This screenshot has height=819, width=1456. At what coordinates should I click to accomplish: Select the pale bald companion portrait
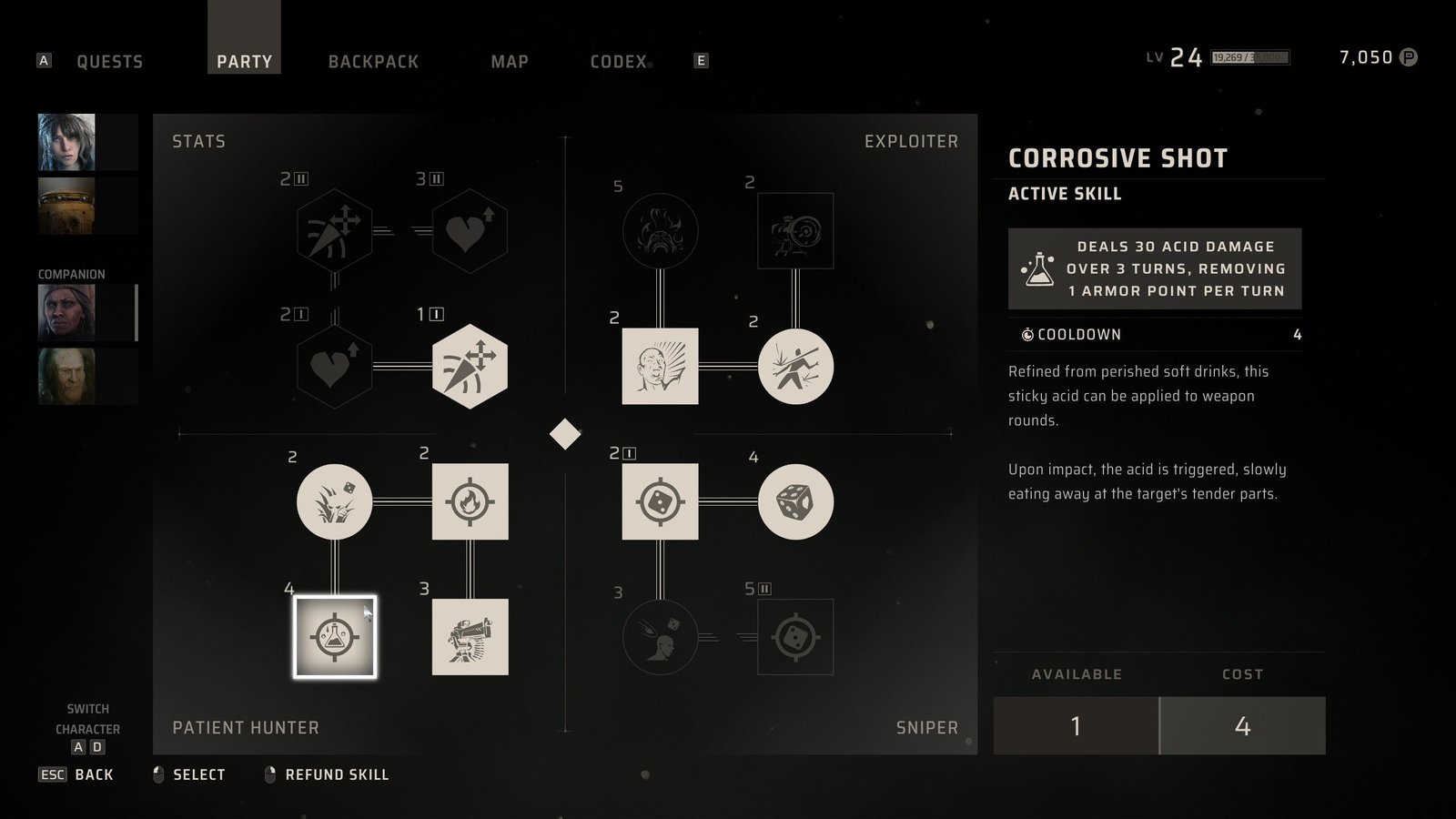click(66, 377)
